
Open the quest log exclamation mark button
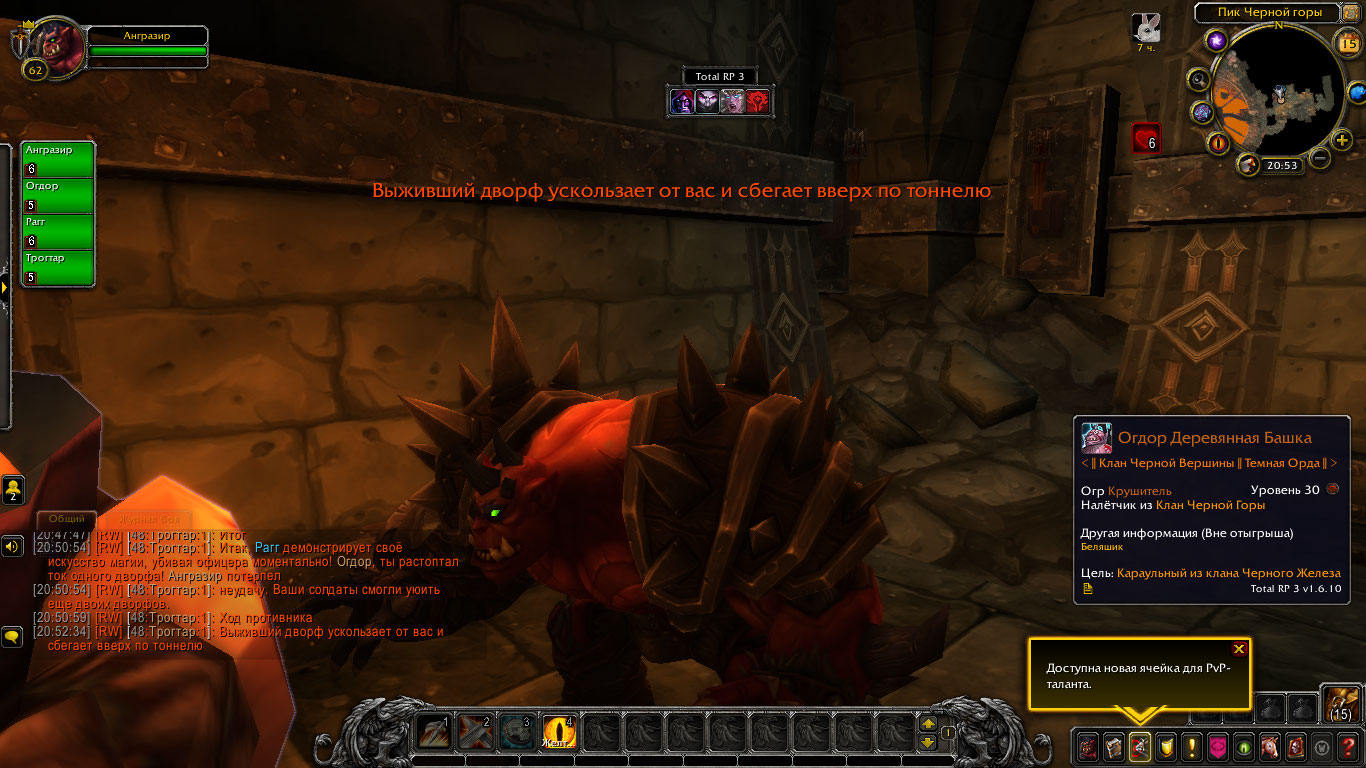click(x=1191, y=746)
